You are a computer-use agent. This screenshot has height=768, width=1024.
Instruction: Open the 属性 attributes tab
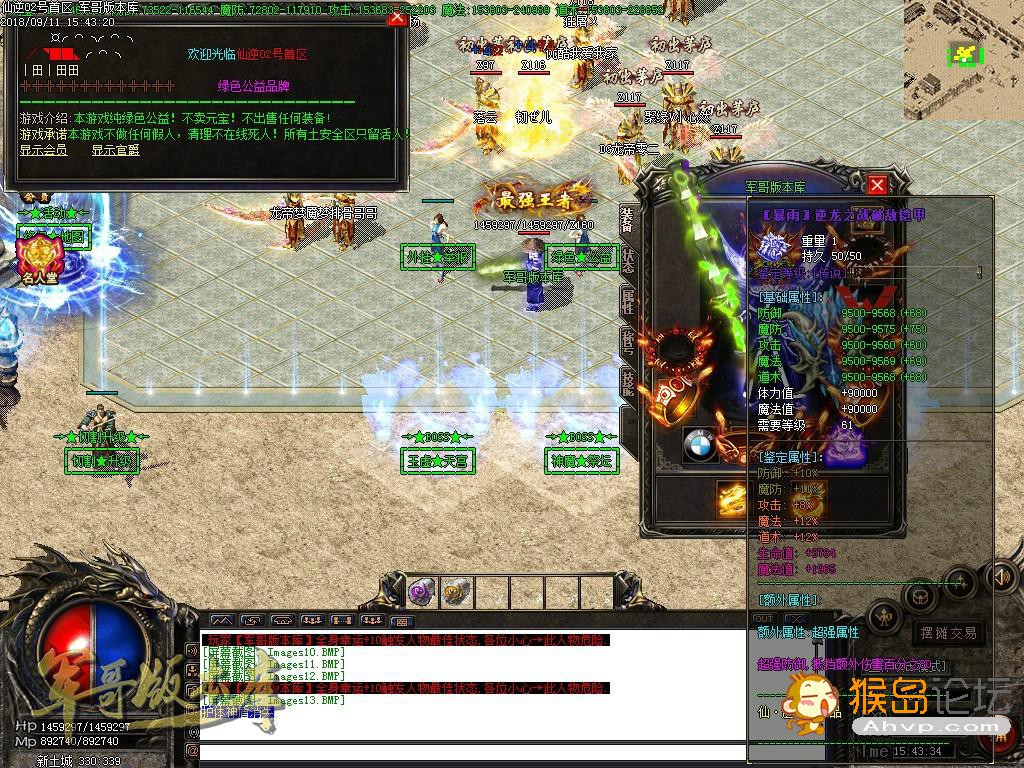click(627, 301)
